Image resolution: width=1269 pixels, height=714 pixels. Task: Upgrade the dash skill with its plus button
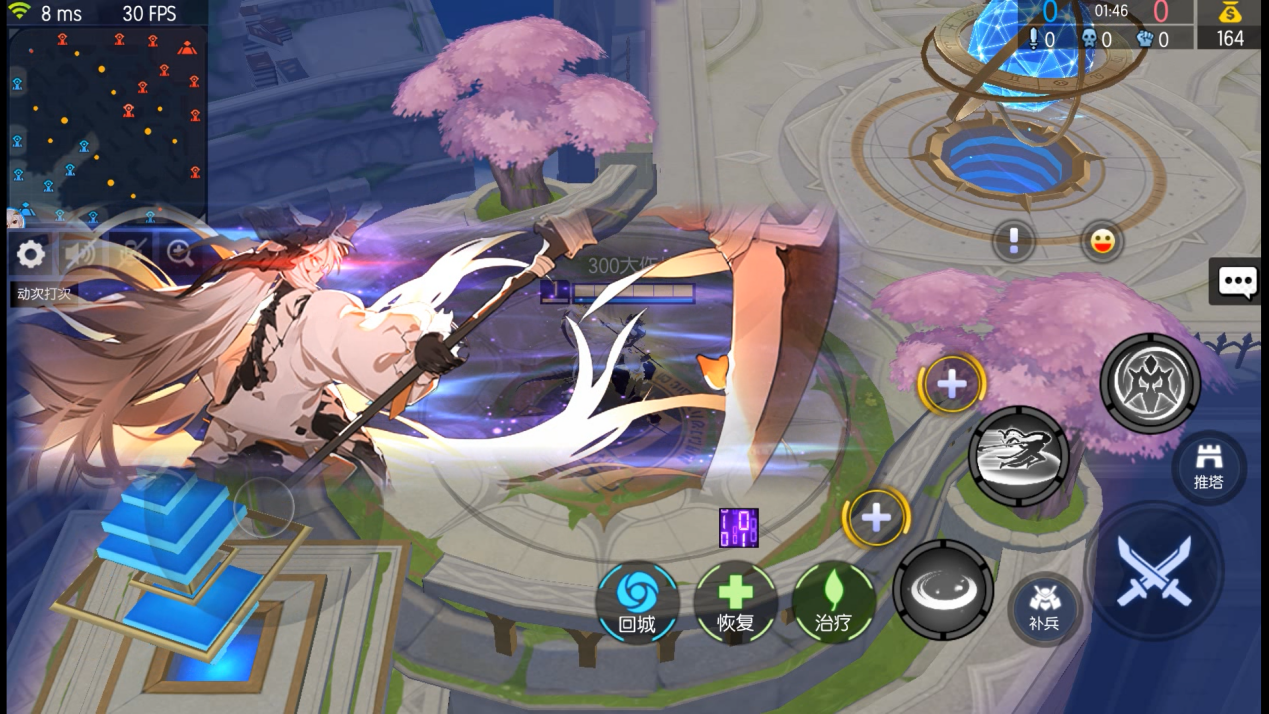click(951, 383)
